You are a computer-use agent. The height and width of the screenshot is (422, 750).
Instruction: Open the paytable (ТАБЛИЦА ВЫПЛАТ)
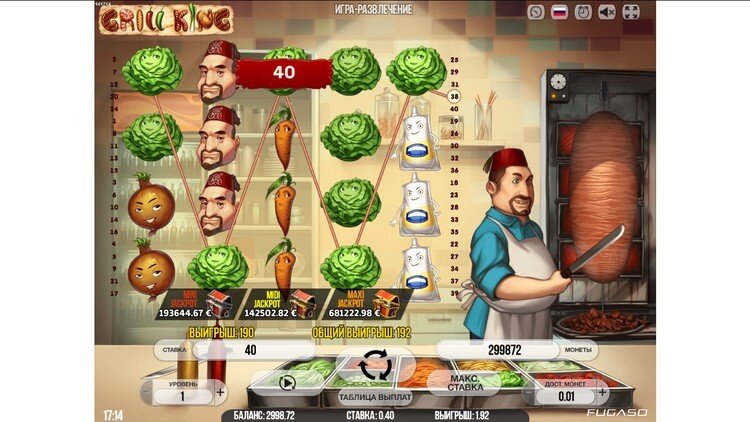375,397
